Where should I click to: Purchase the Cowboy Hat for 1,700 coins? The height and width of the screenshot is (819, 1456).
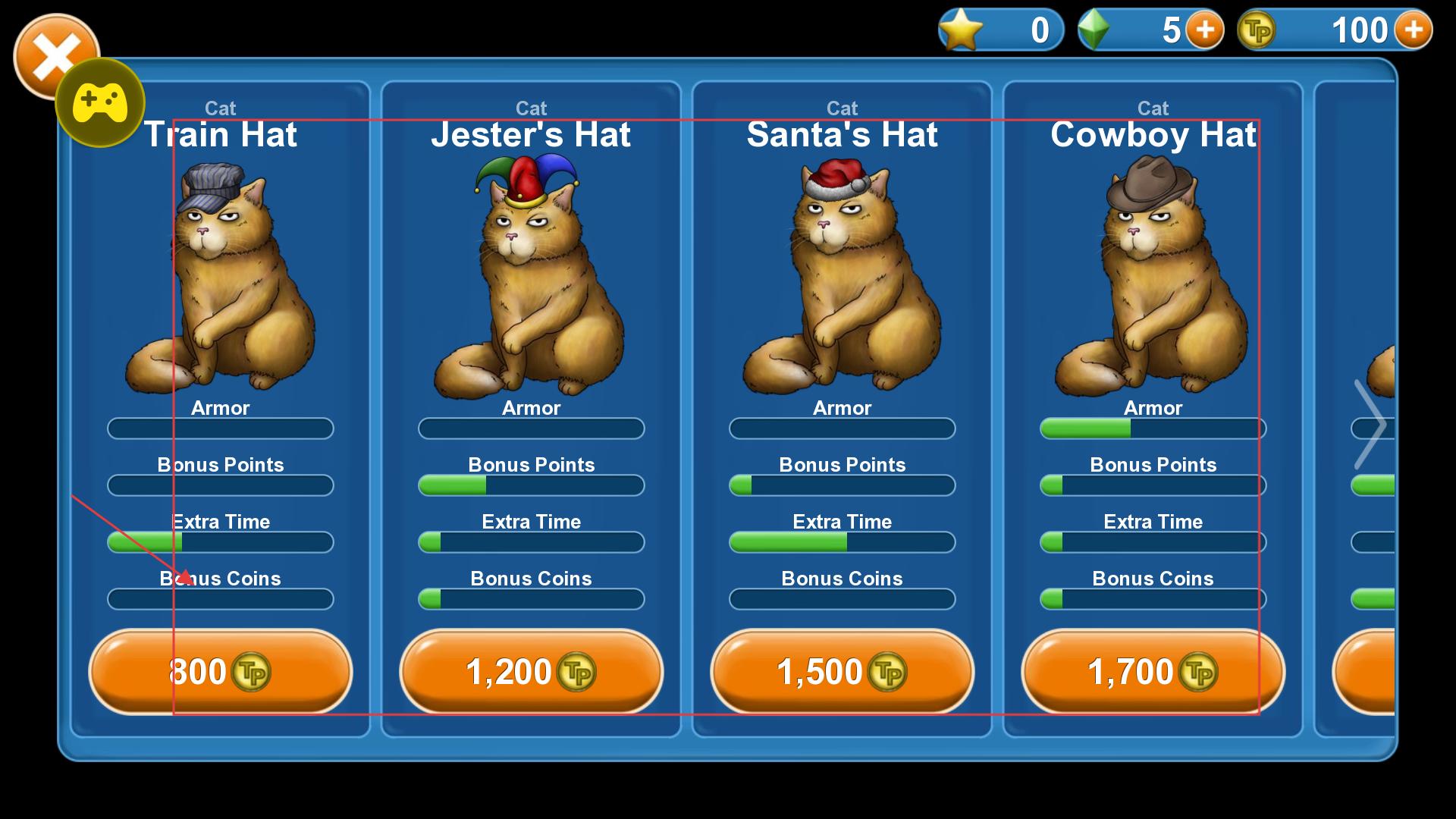pos(1153,672)
